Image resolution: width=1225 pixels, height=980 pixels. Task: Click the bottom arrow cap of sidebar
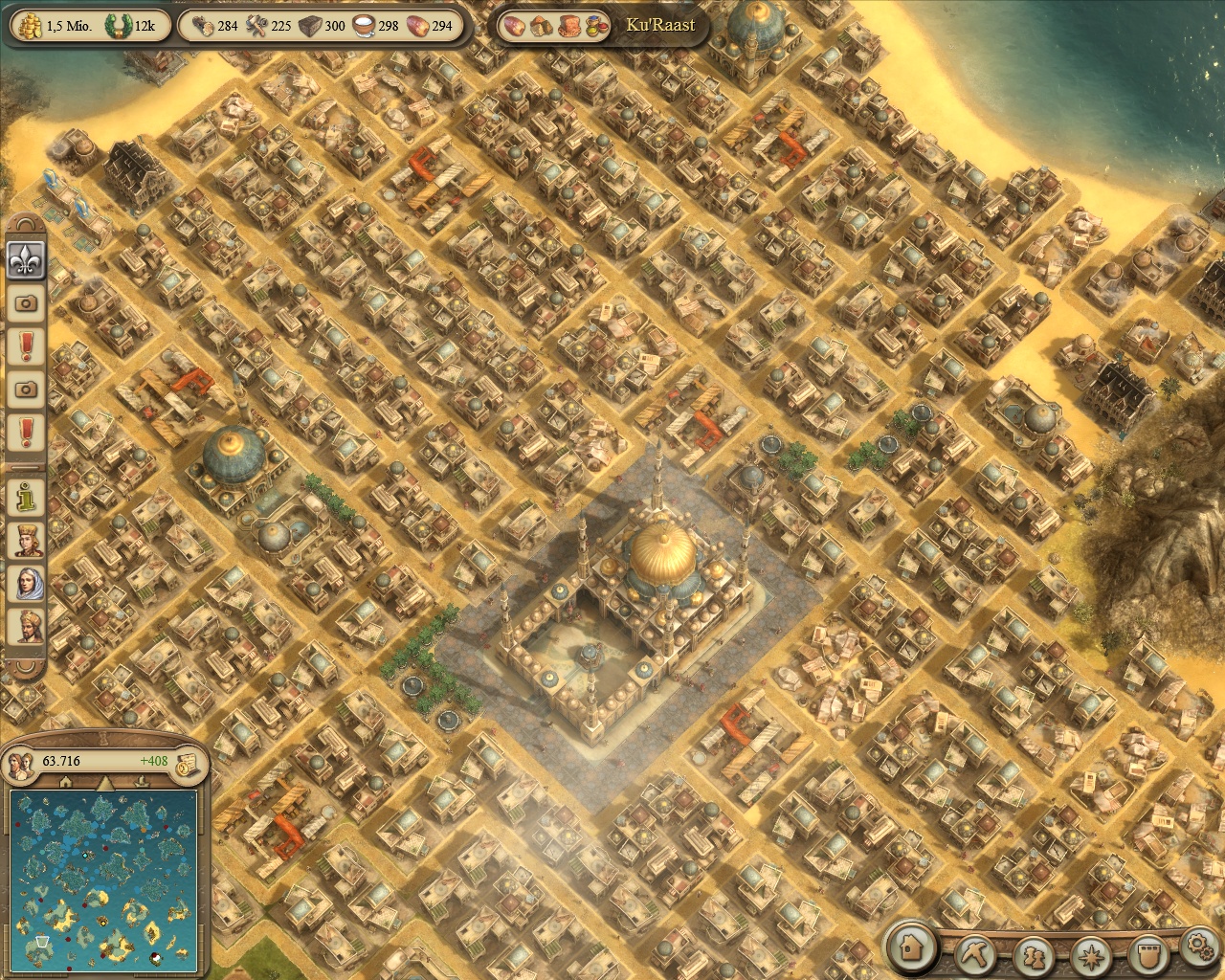click(26, 666)
